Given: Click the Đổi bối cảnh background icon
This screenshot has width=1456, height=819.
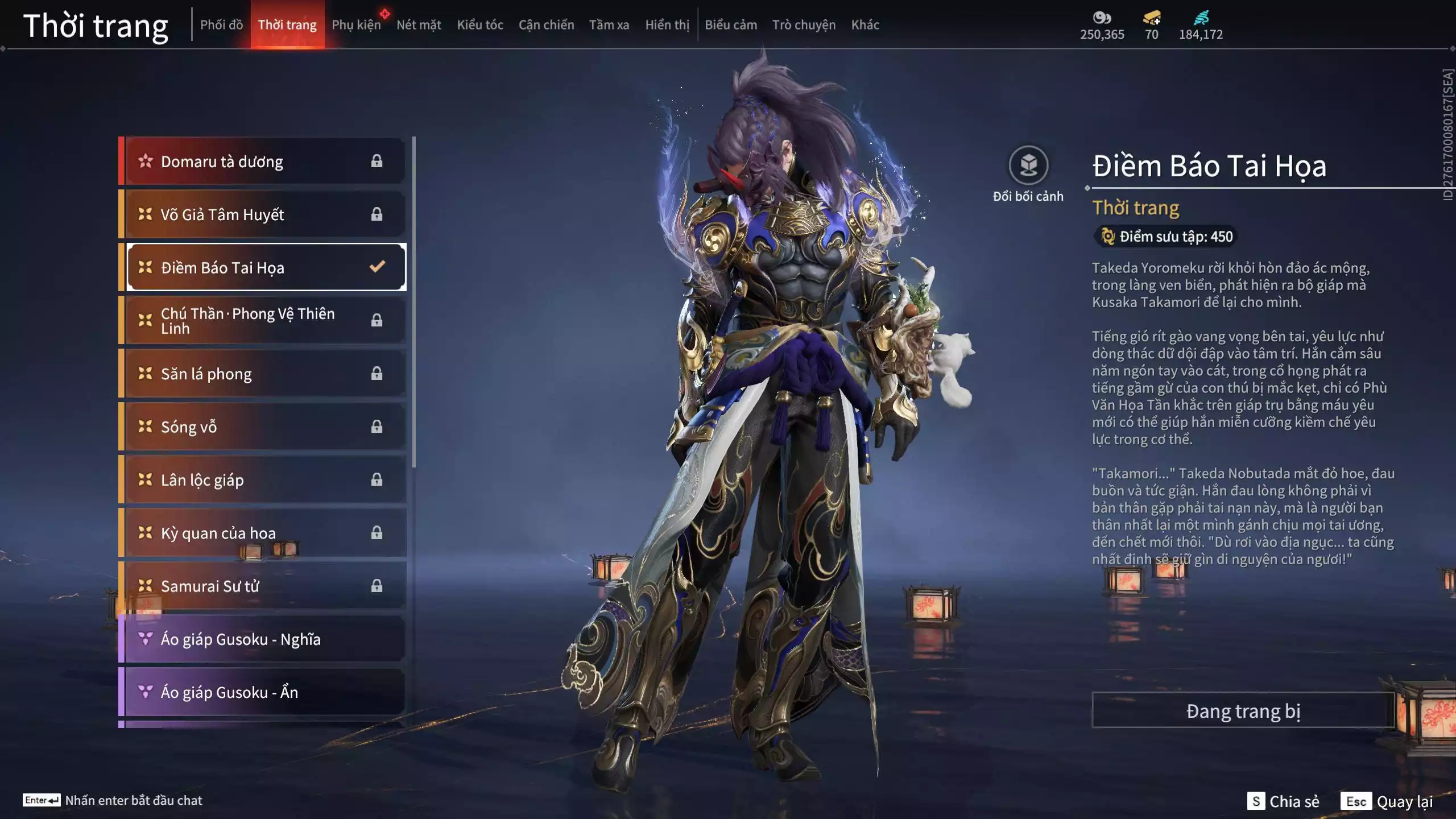Looking at the screenshot, I should [1028, 166].
